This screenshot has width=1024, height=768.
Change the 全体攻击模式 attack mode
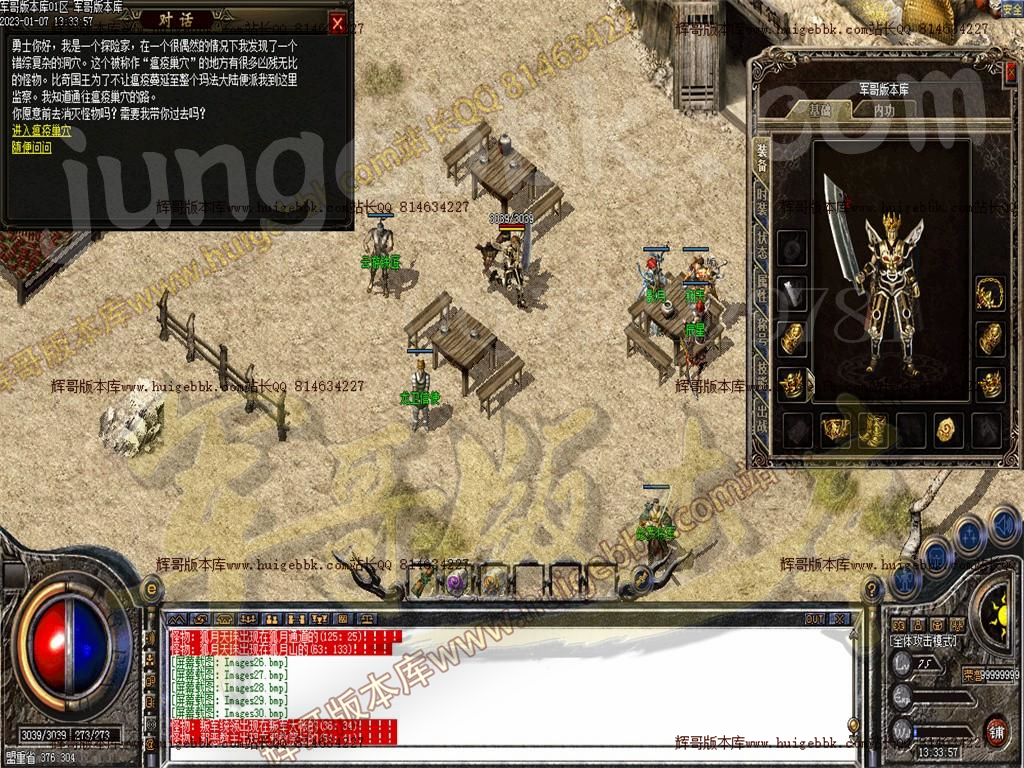pyautogui.click(x=924, y=640)
